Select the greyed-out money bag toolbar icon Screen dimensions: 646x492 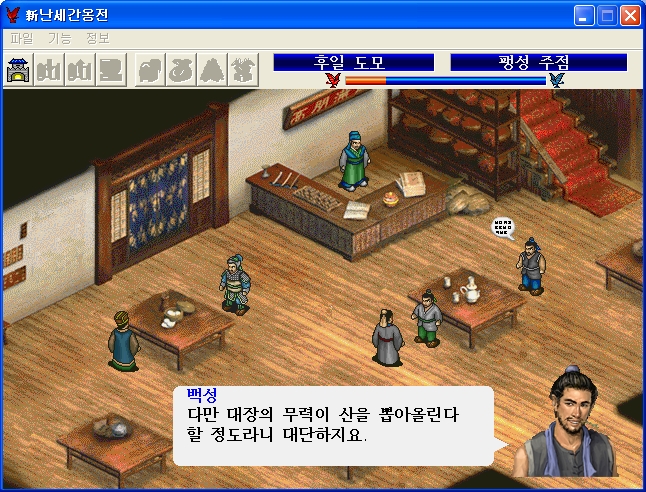[182, 71]
